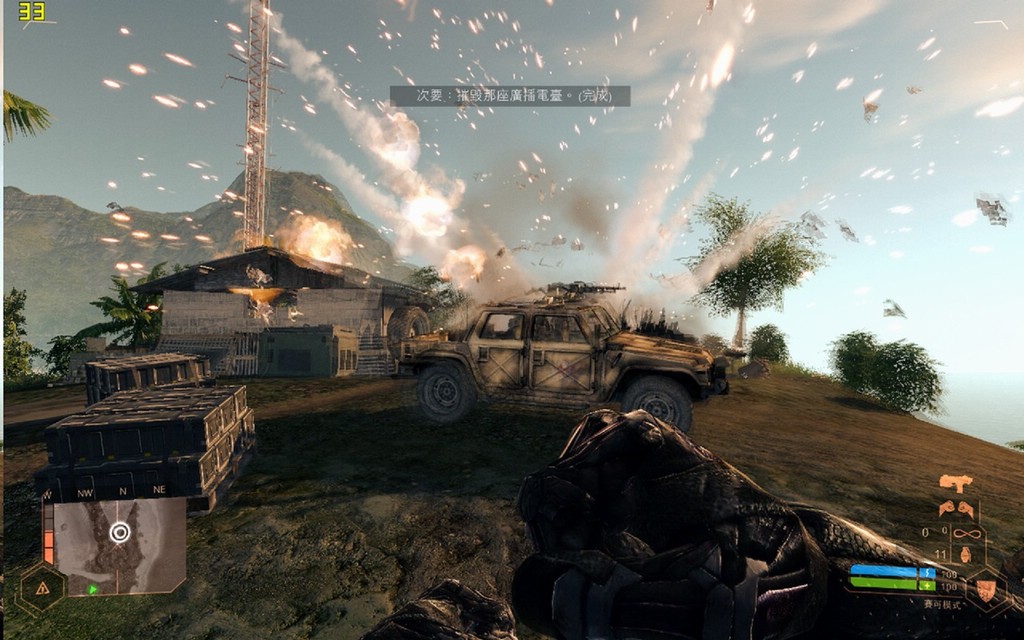Choose the fists melee icon

click(x=956, y=508)
